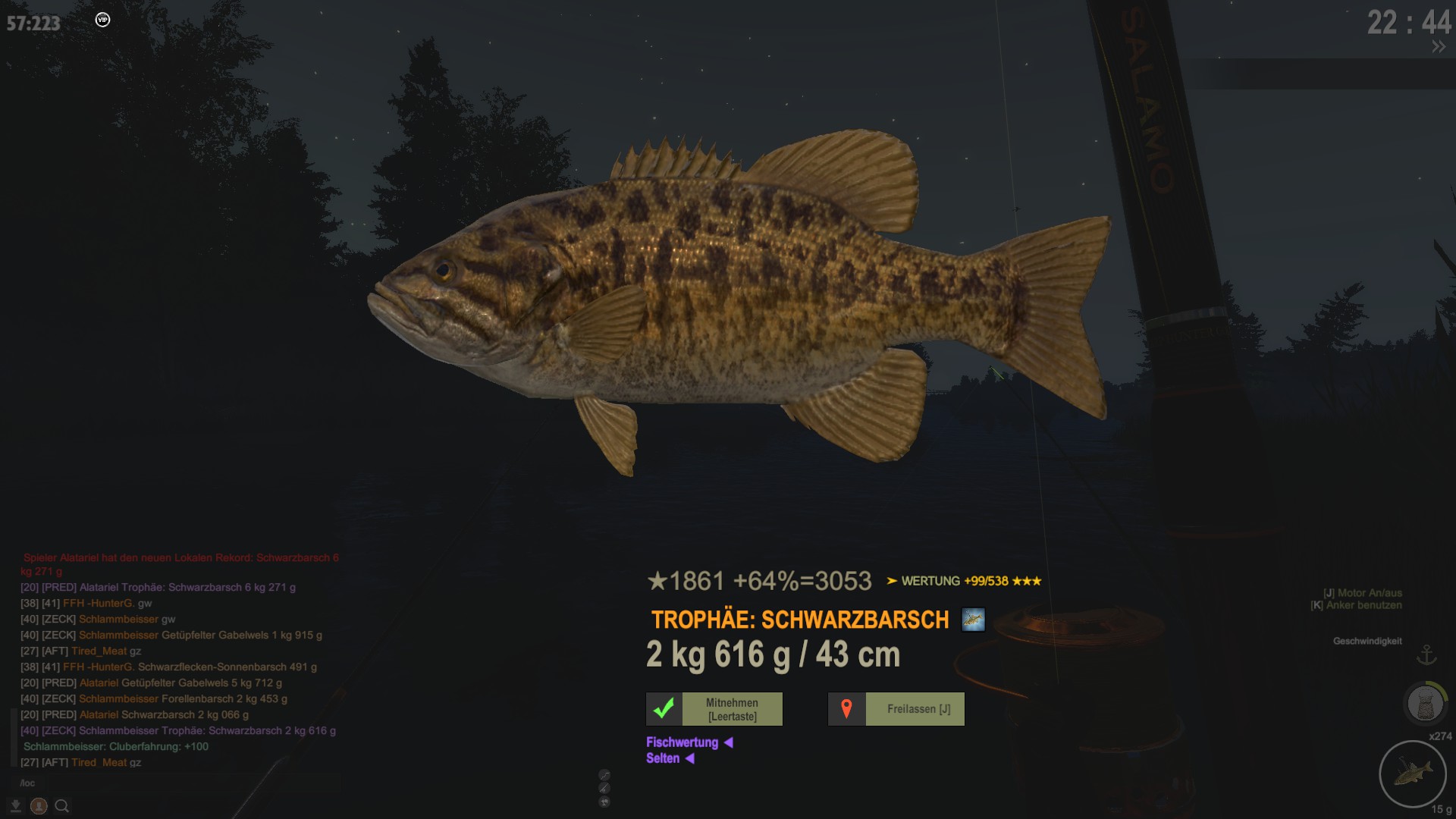
Task: Click the Fischwertung label
Action: (x=682, y=742)
